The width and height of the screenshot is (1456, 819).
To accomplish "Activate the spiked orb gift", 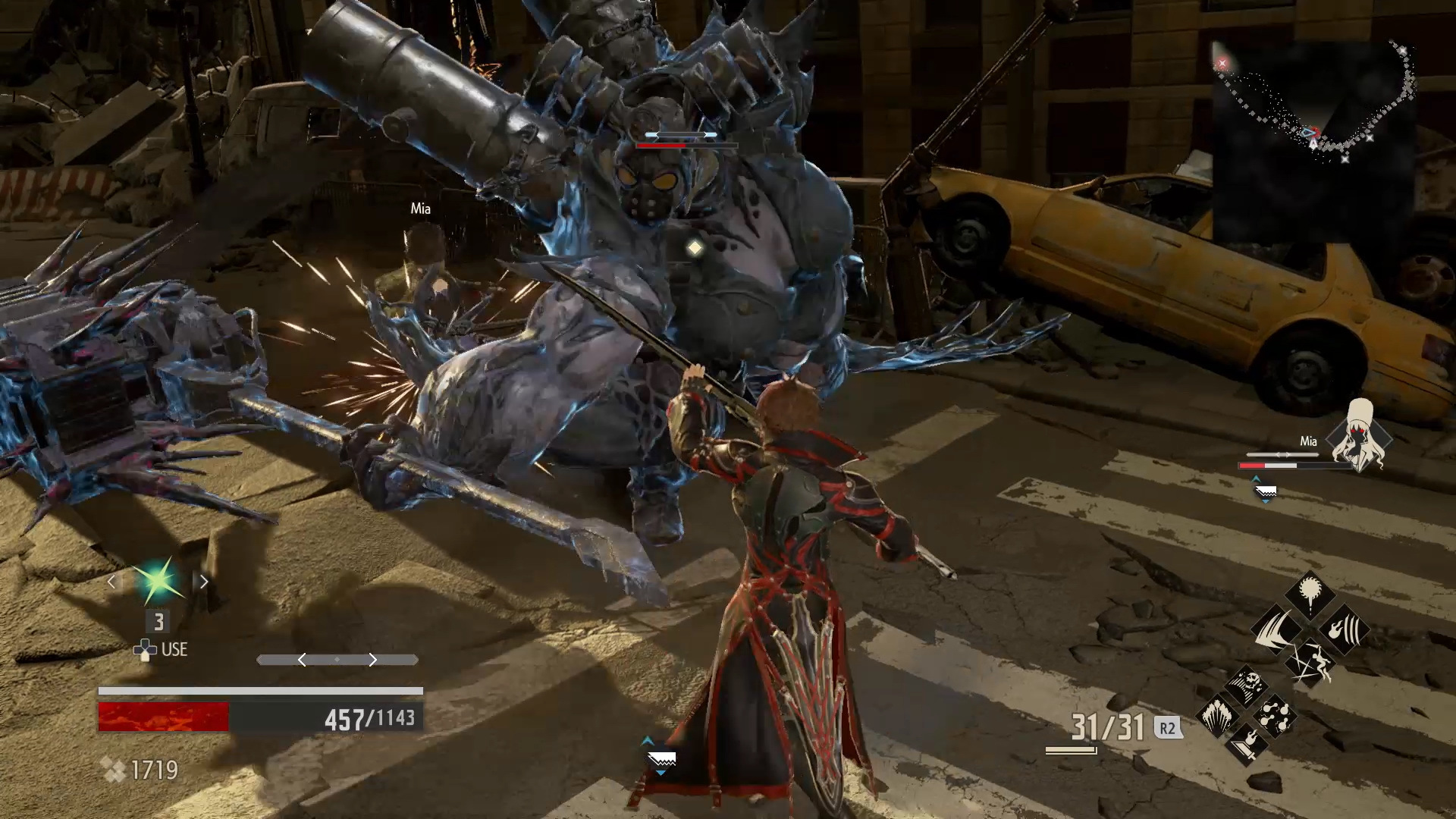I will pyautogui.click(x=1310, y=595).
